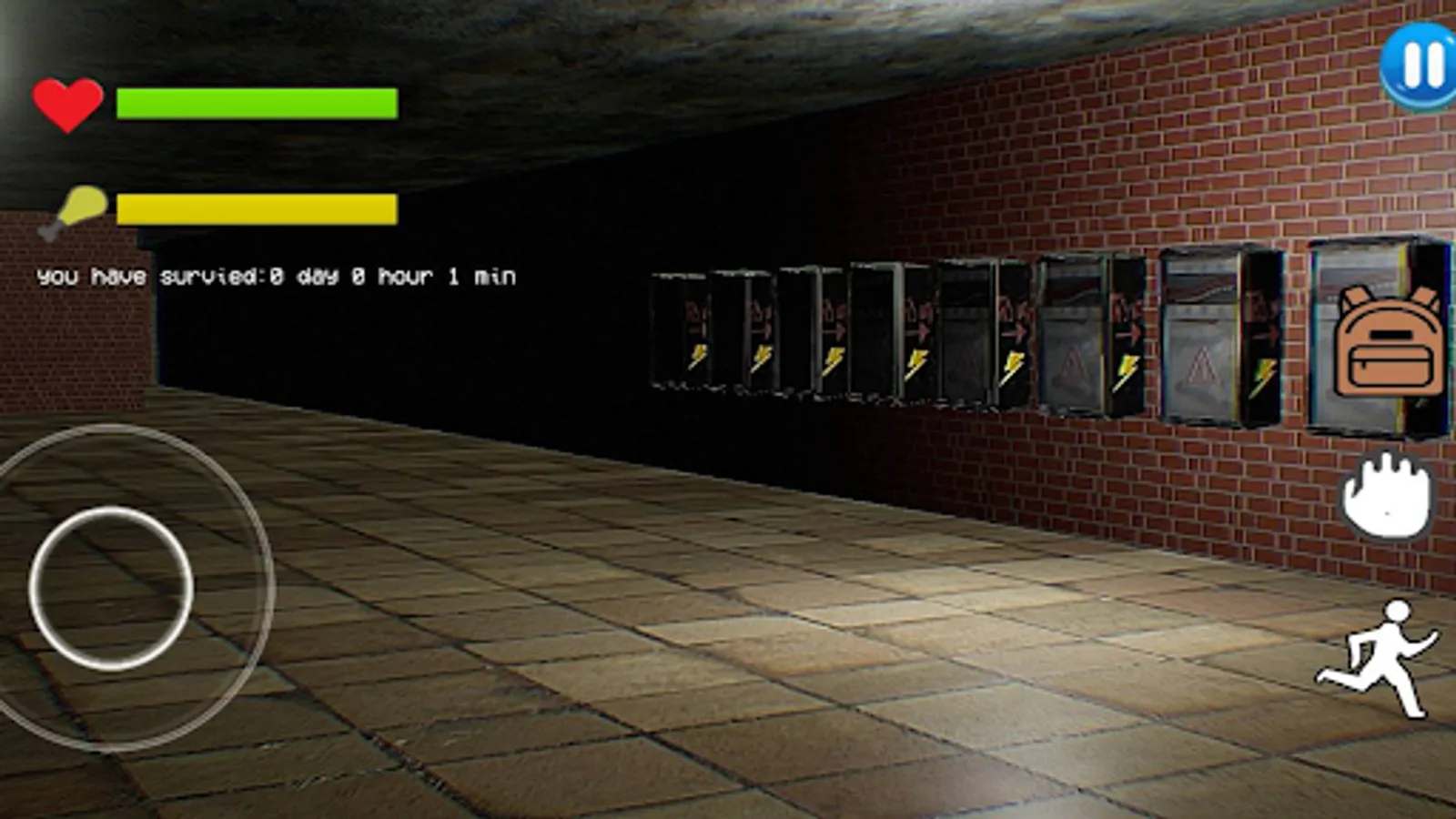The image size is (1456, 819).
Task: Select the nearest vending machine
Action: pyautogui.click(x=1374, y=337)
